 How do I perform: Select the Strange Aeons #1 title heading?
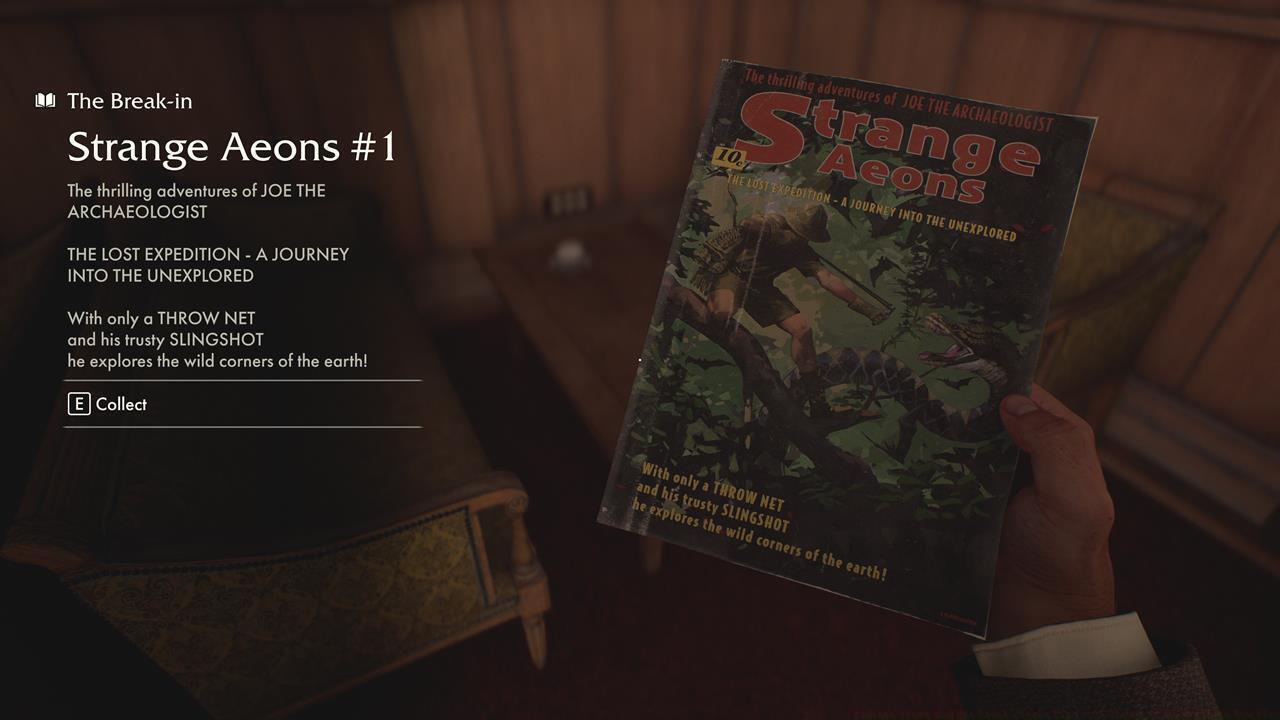pos(232,146)
